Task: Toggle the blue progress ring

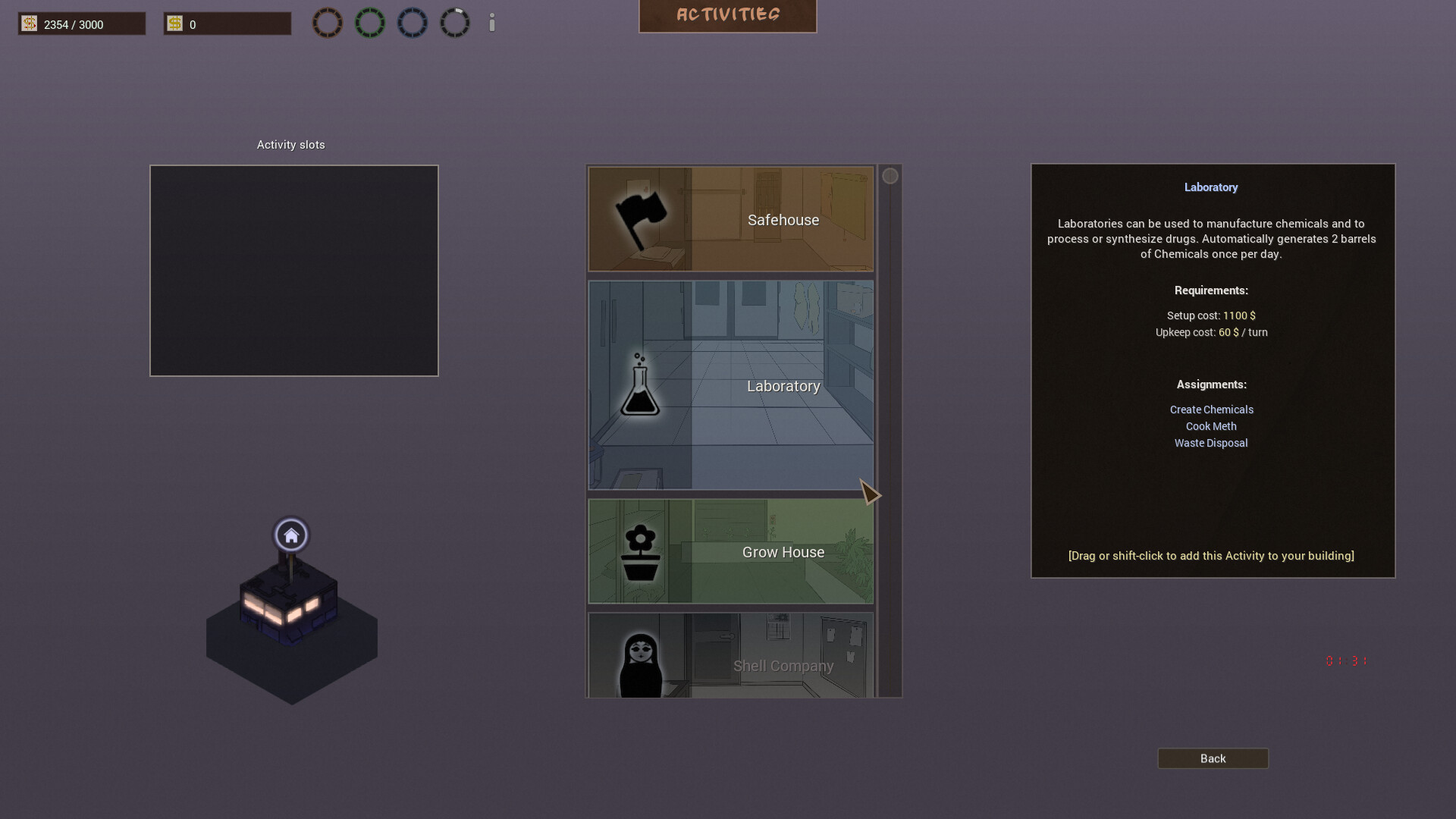Action: coord(413,22)
